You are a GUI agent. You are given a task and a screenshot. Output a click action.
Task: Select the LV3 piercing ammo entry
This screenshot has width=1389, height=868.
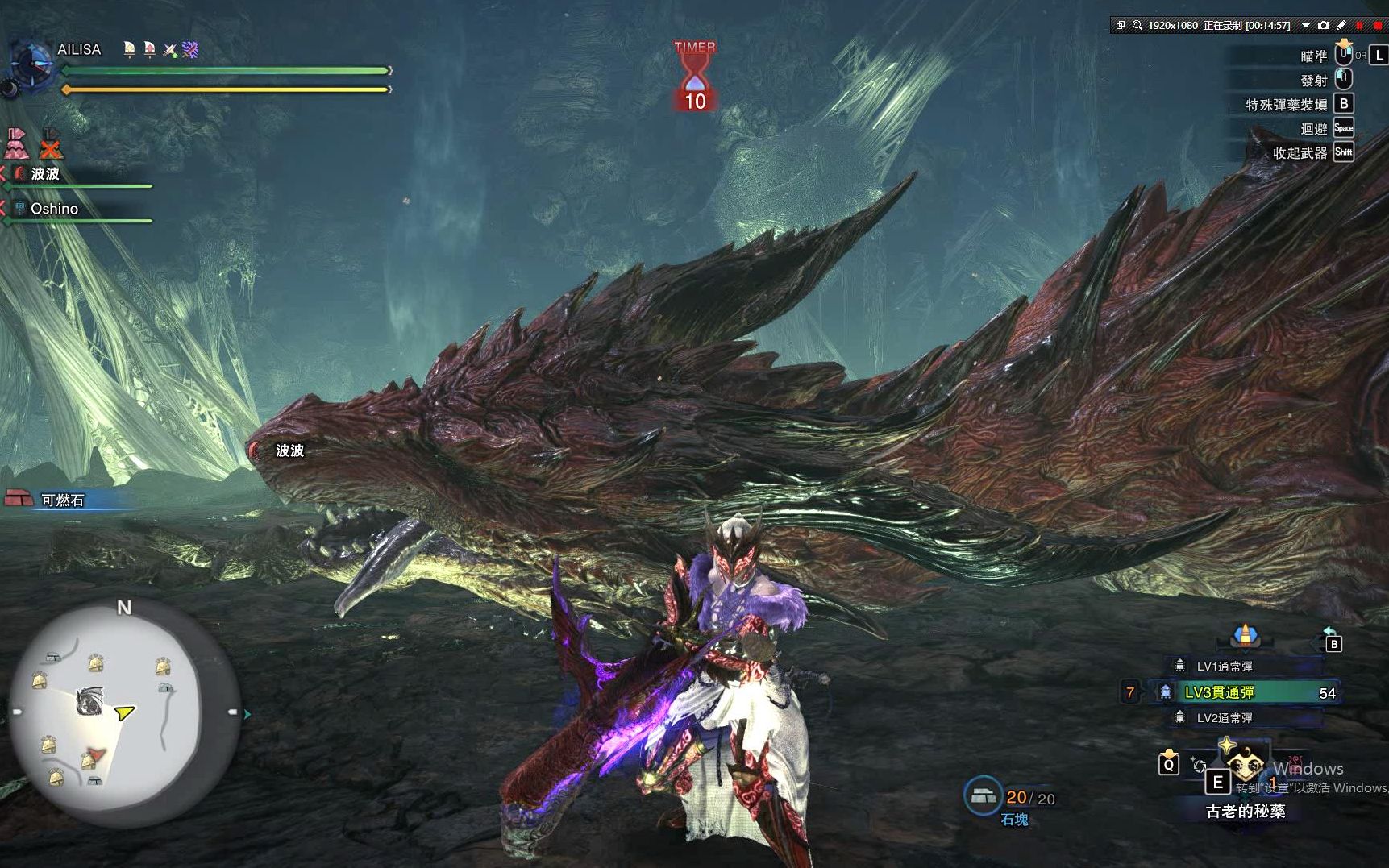1219,692
